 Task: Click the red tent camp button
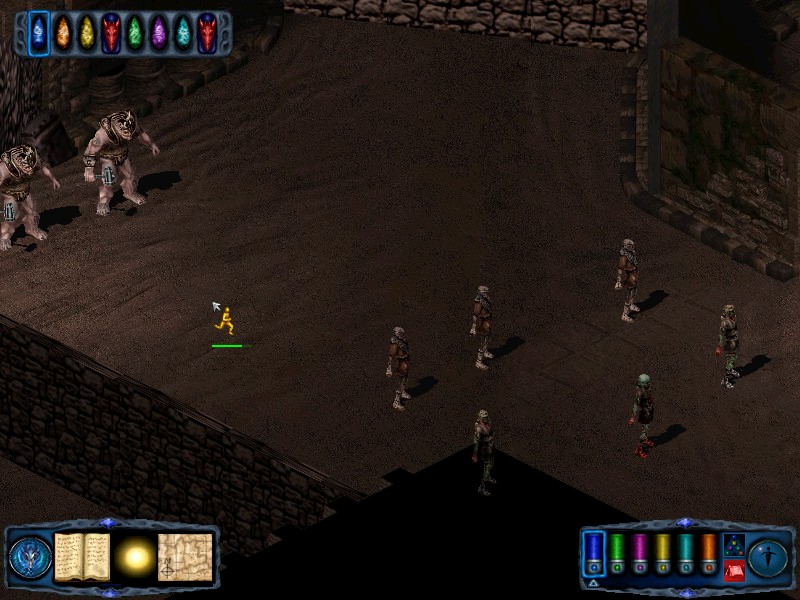click(732, 570)
